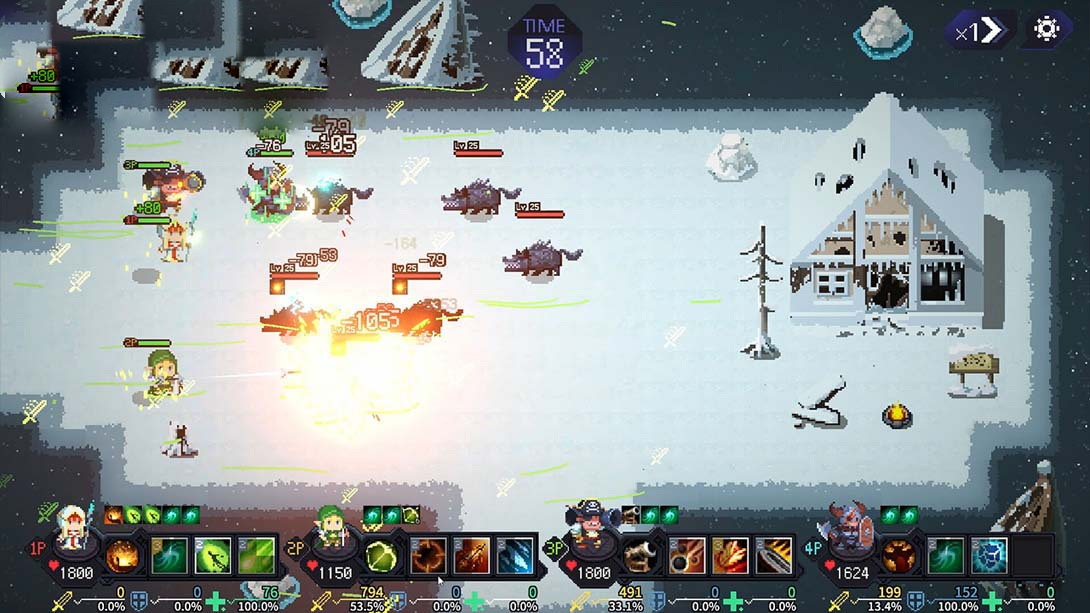
Task: Activate 1P's teal whirlwind skill
Action: tap(170, 556)
